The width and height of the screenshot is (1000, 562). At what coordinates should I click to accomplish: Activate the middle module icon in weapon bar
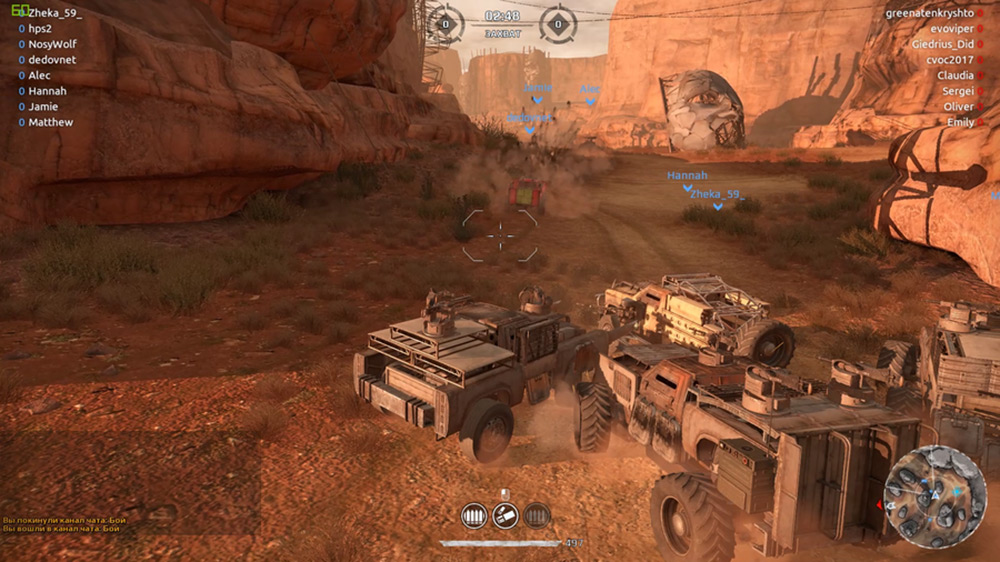tap(506, 516)
